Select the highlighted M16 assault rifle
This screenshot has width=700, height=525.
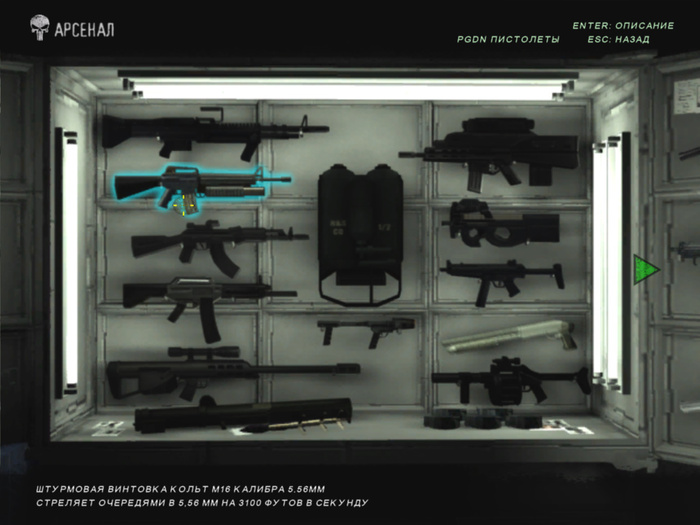click(x=200, y=183)
